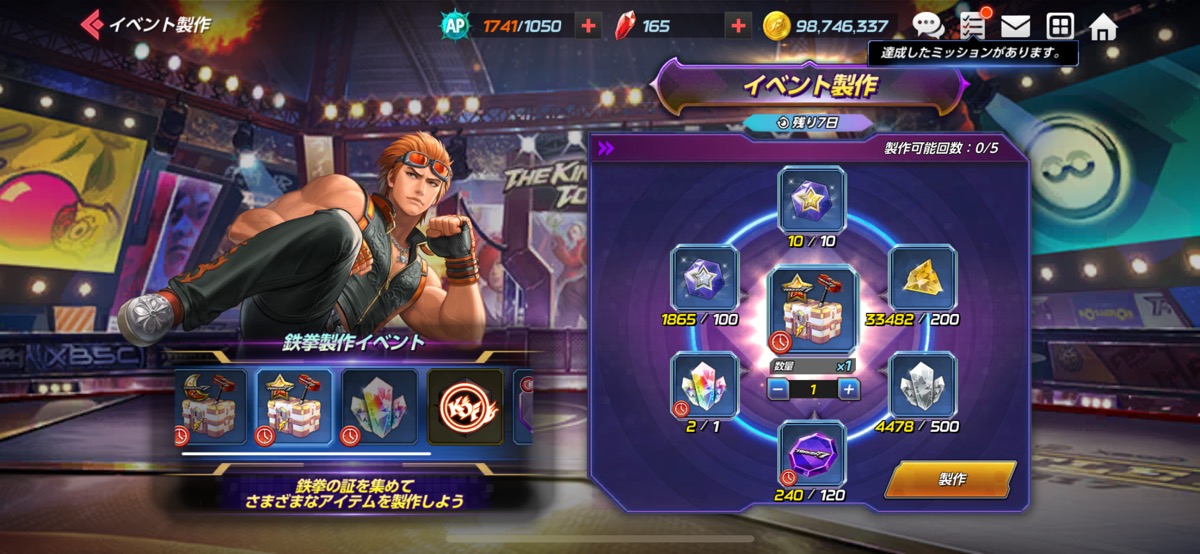This screenshot has width=1200, height=554.
Task: Open the missions checklist icon
Action: [972, 25]
